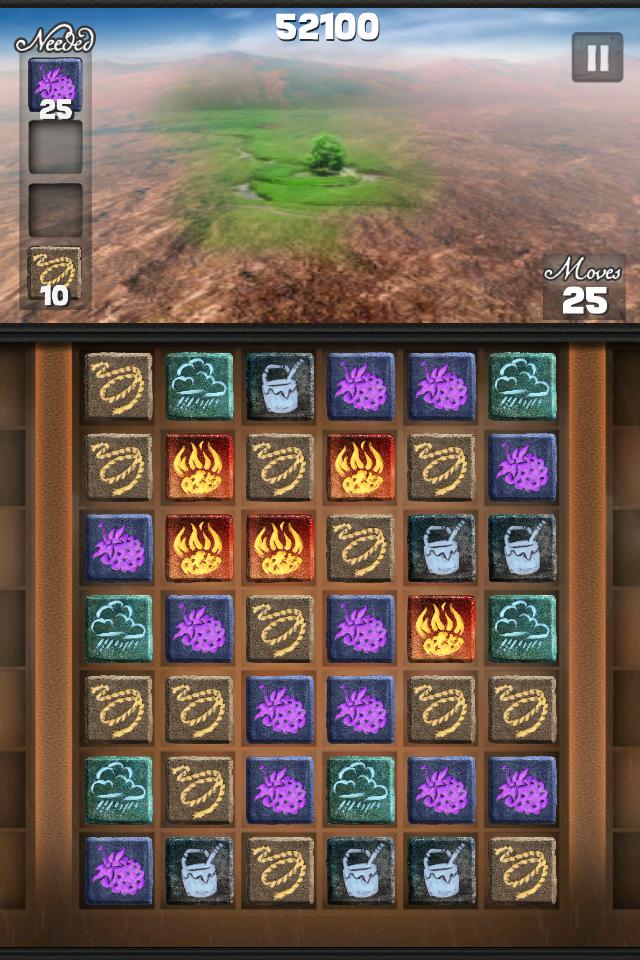Image resolution: width=640 pixels, height=960 pixels.
Task: Select the rope tile between fire and bucket tiles
Action: (361, 548)
